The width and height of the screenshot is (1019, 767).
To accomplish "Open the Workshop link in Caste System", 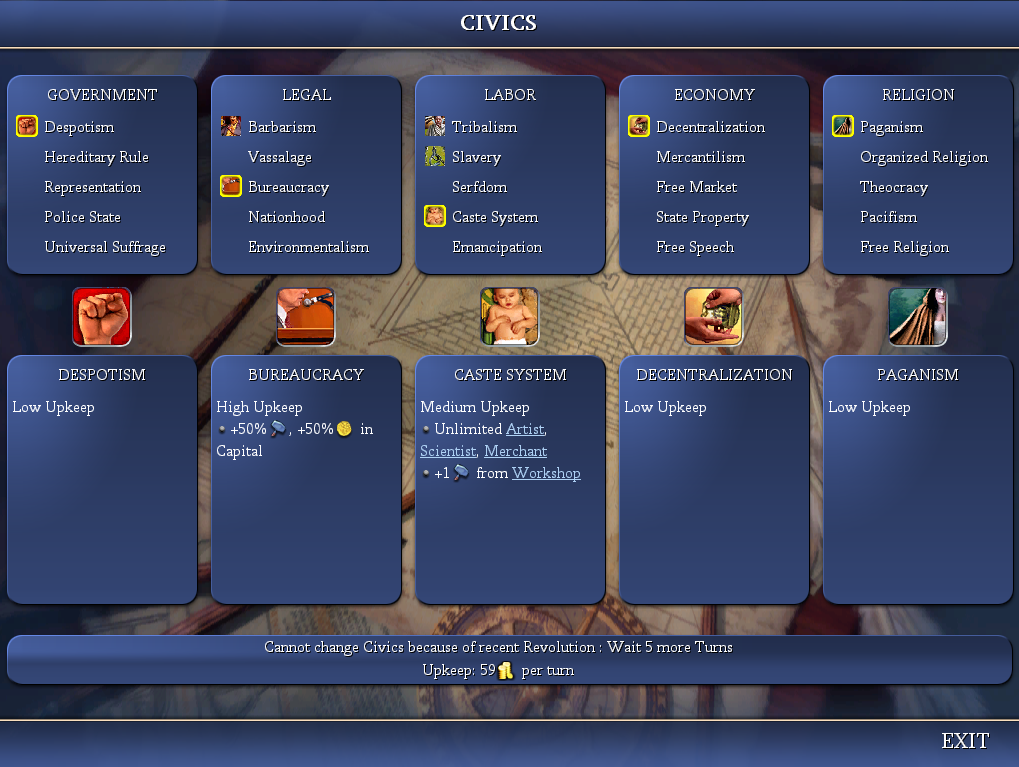I will tap(546, 473).
